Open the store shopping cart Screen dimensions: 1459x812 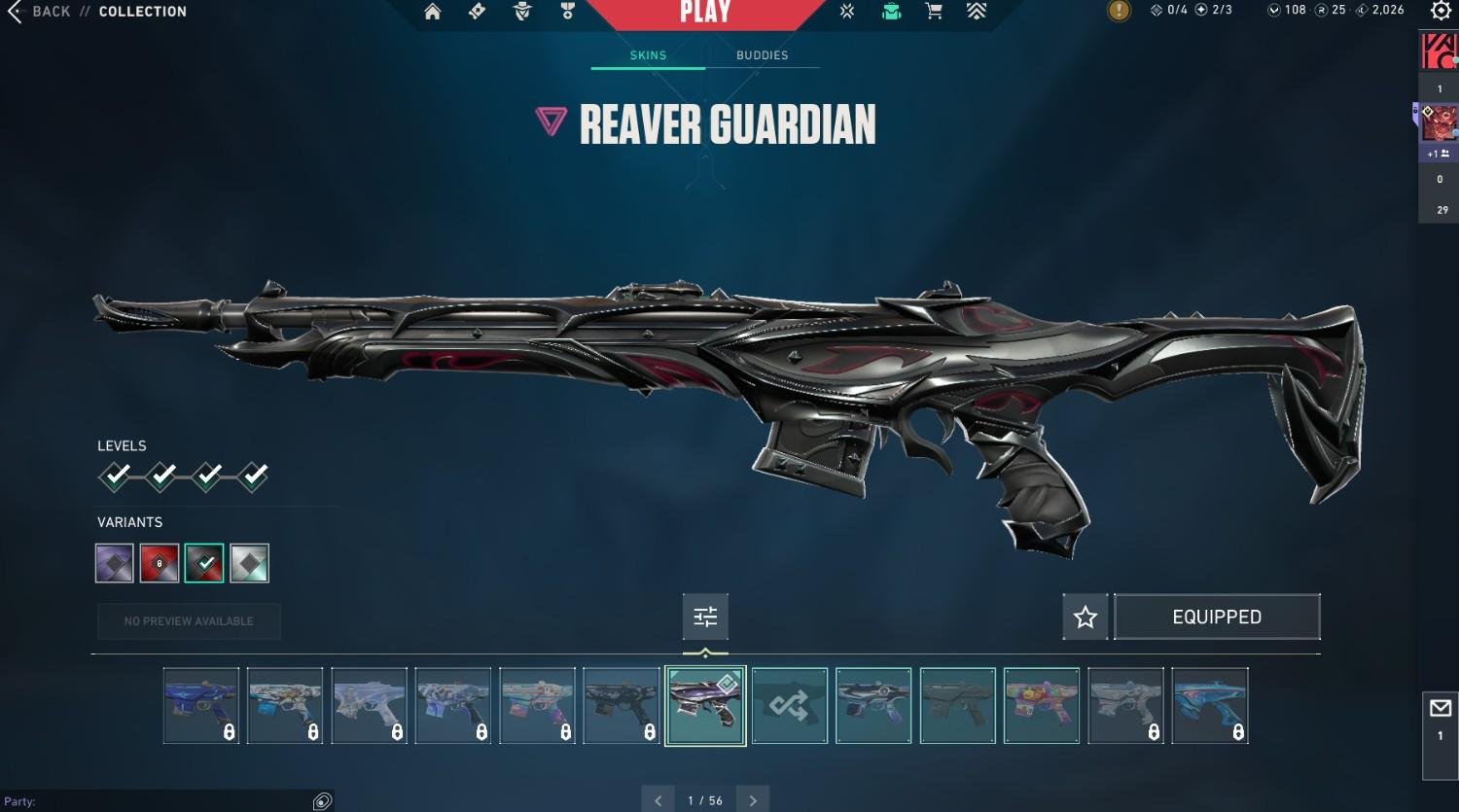[934, 12]
